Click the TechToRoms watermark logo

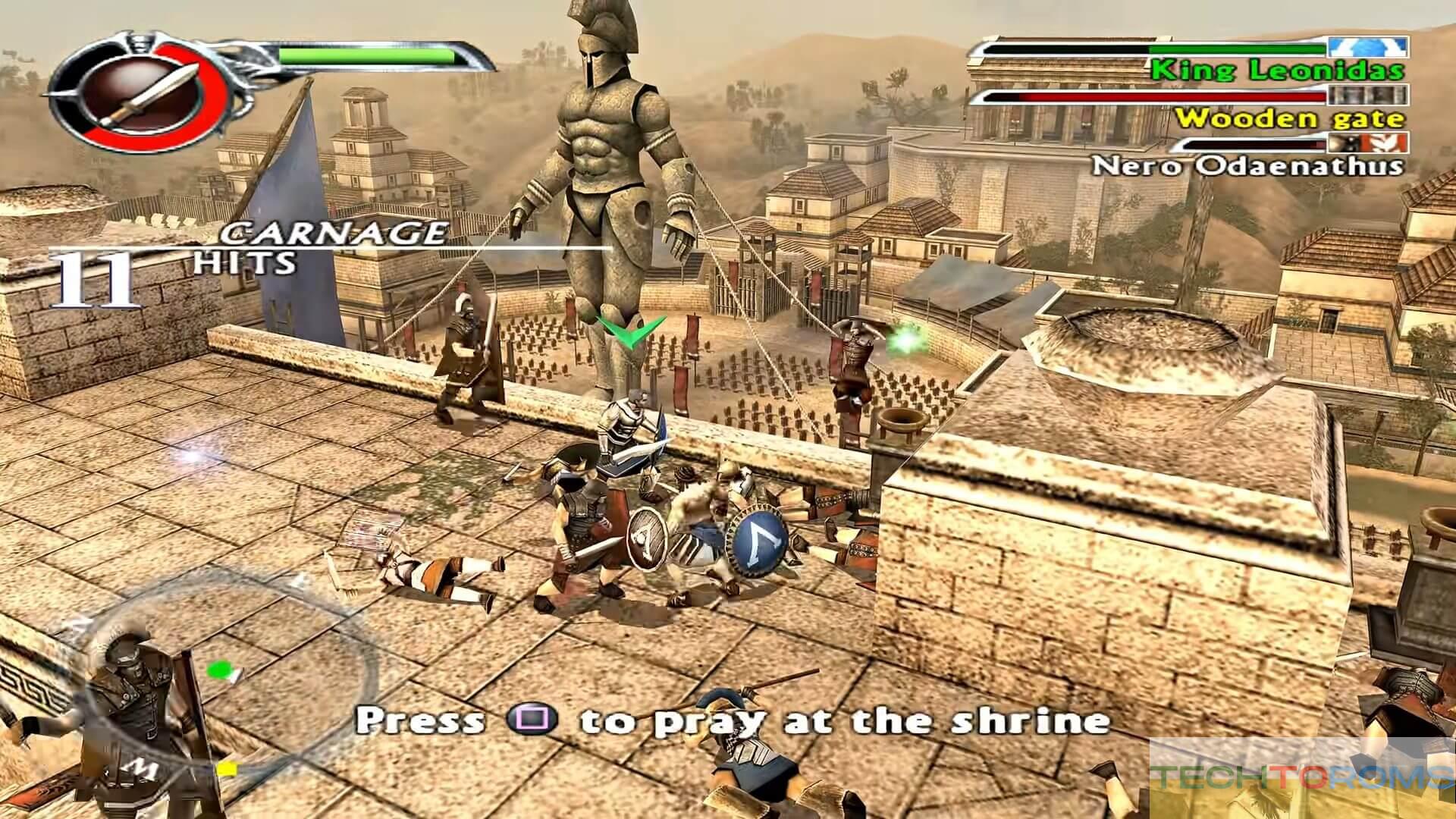tap(1301, 779)
